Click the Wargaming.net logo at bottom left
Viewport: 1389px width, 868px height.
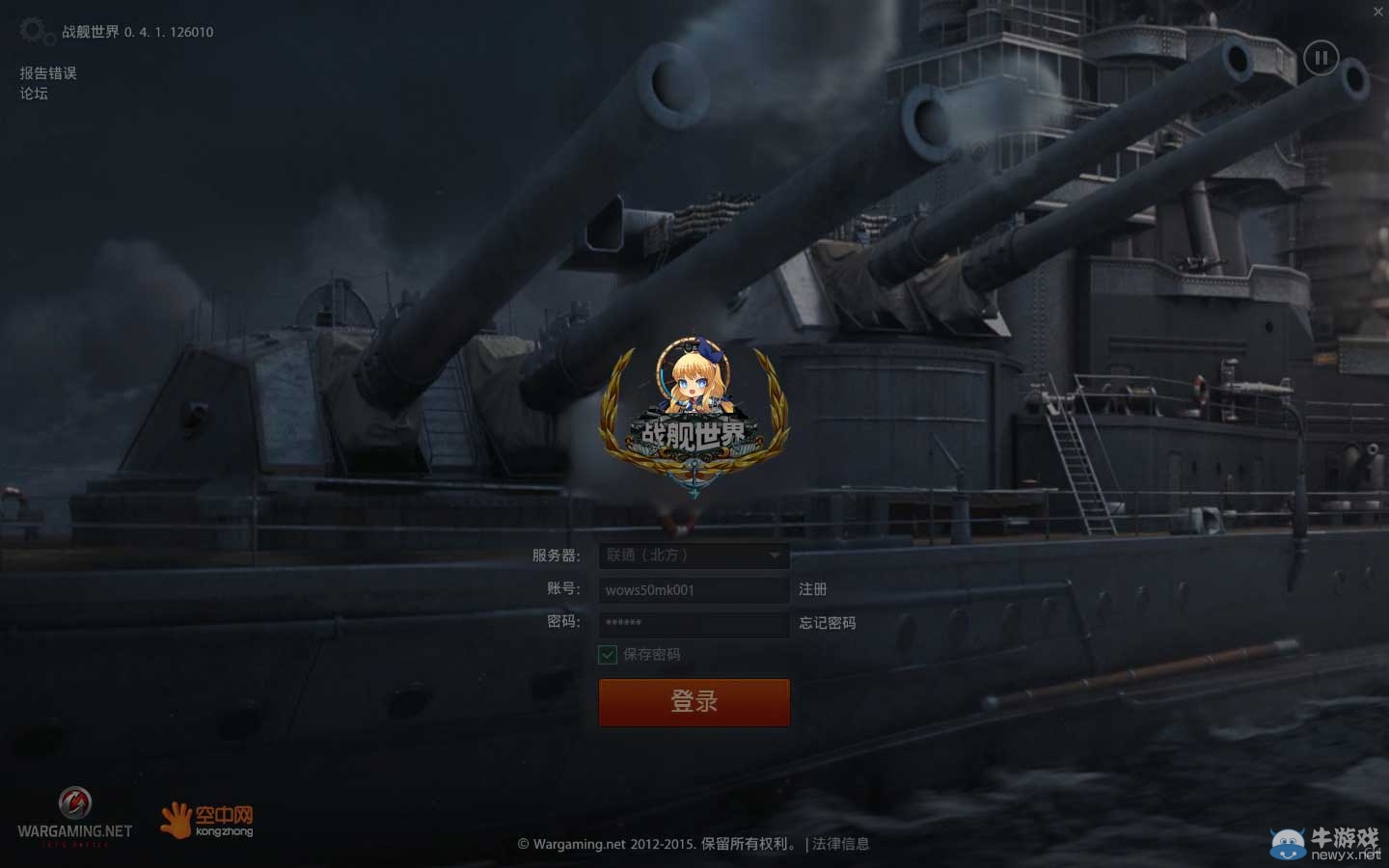click(x=77, y=810)
